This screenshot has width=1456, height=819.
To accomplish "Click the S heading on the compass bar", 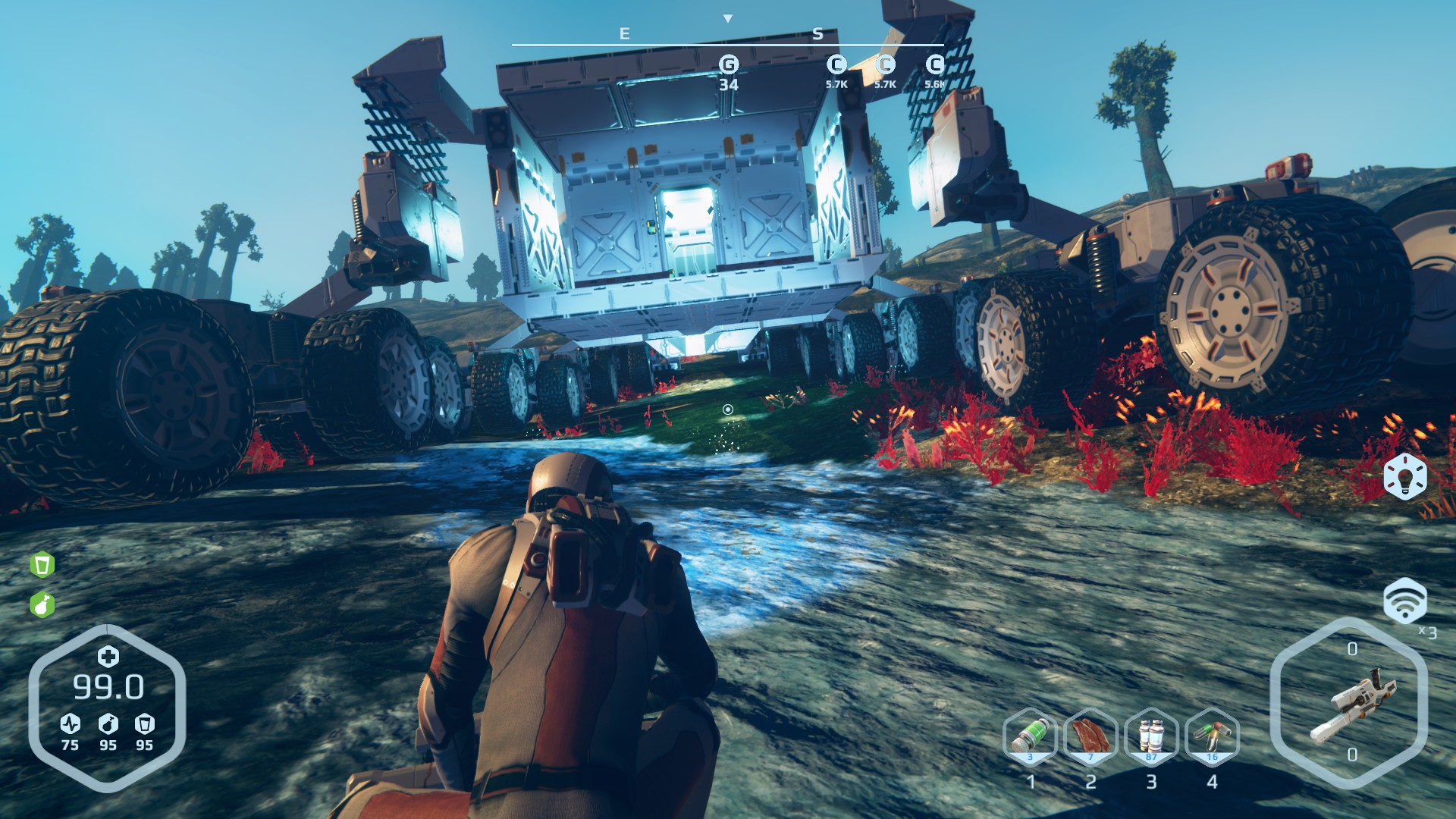I will pos(819,33).
